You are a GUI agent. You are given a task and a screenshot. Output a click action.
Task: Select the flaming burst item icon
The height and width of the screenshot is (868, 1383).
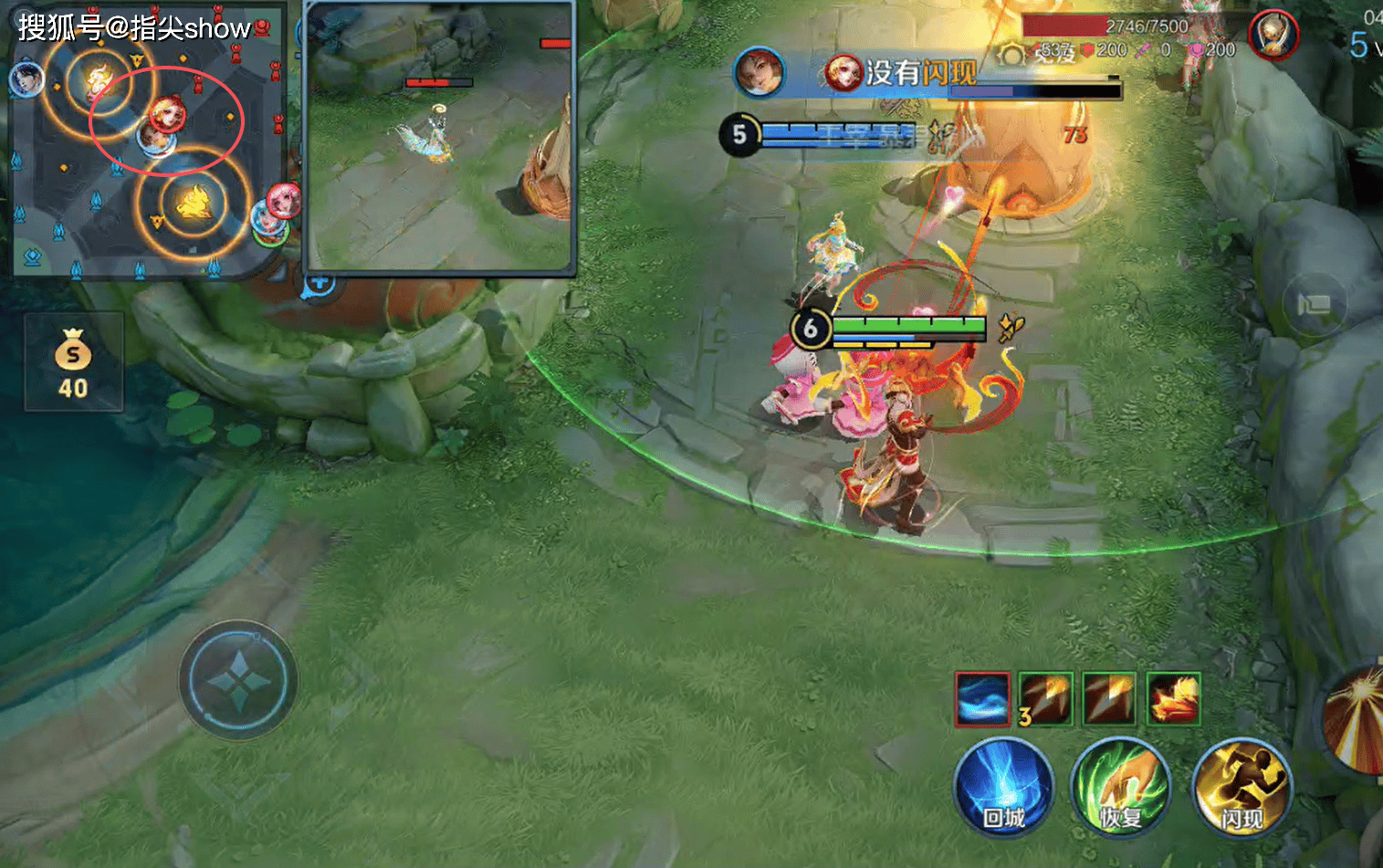1173,699
